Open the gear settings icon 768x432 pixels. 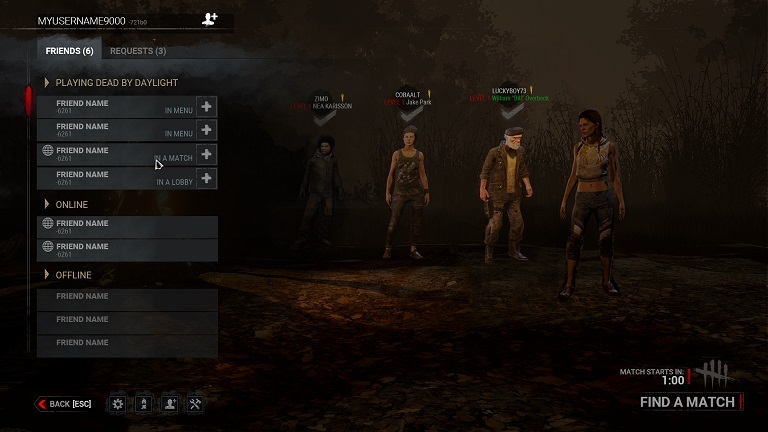pyautogui.click(x=118, y=404)
